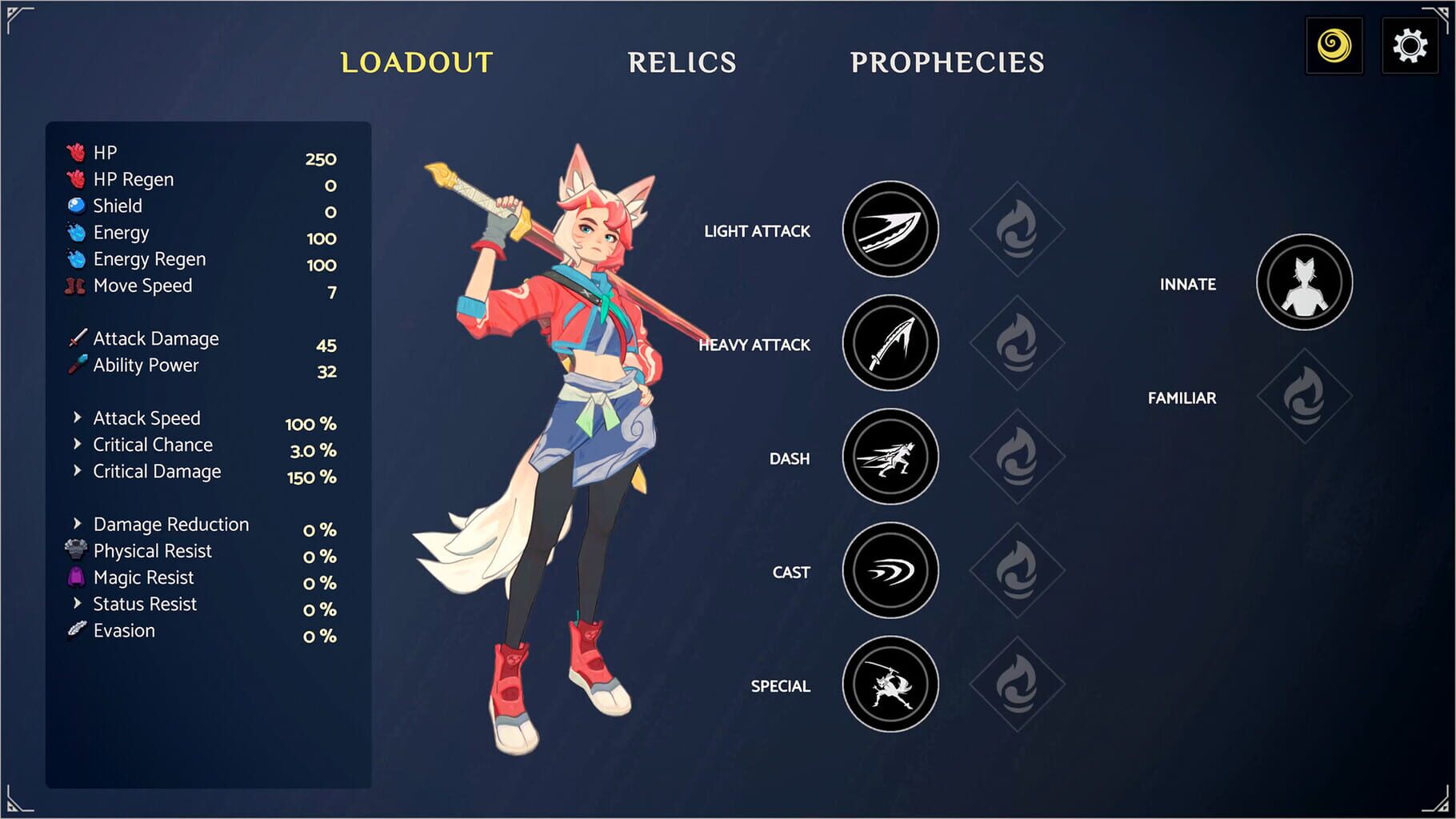
Task: Select the Cast ability icon
Action: pos(890,572)
